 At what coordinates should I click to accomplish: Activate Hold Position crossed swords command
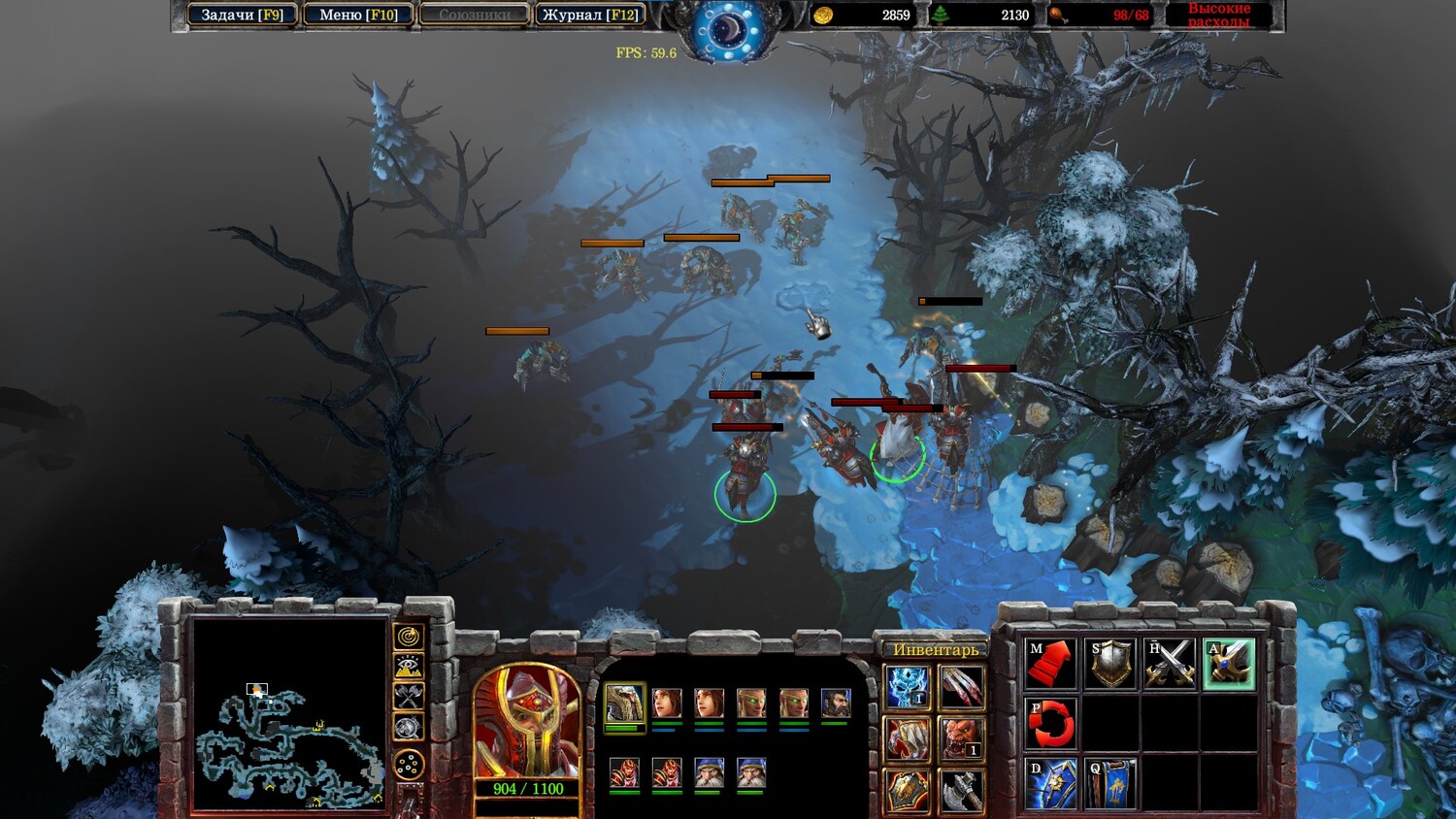click(1171, 664)
